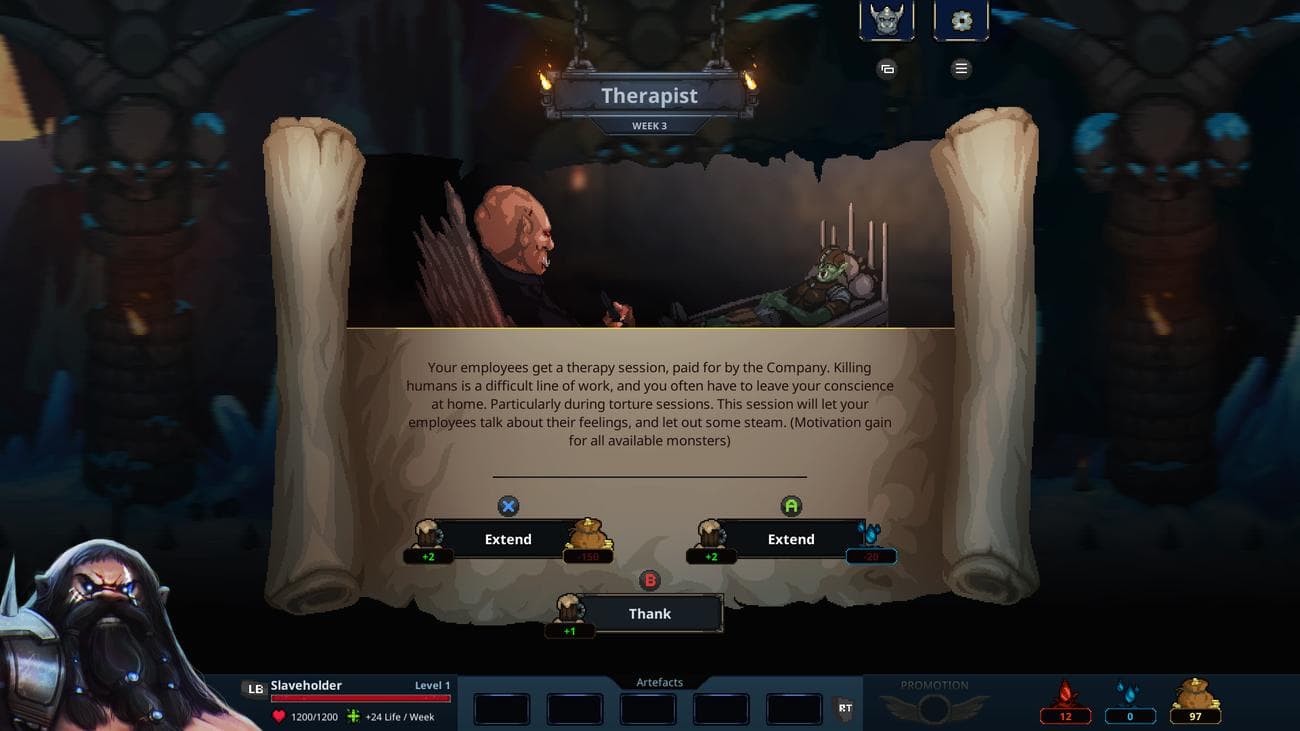
Task: Click the X button prompt above Extend
Action: pyautogui.click(x=509, y=506)
